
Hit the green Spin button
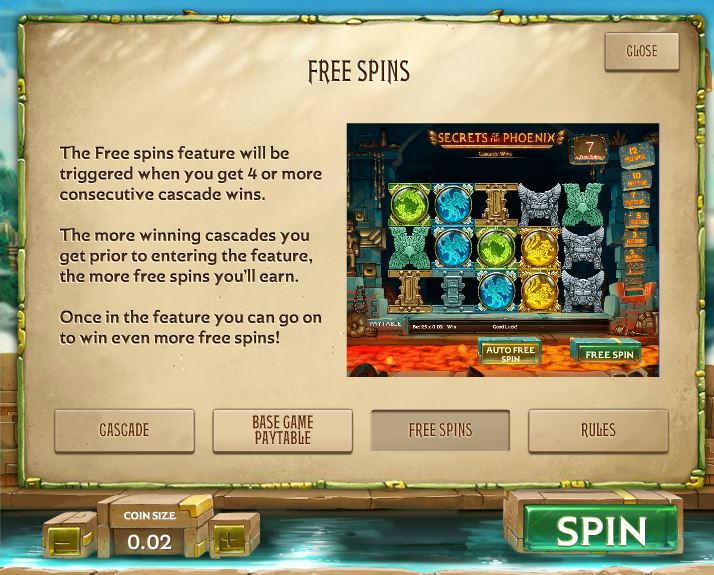pyautogui.click(x=601, y=530)
